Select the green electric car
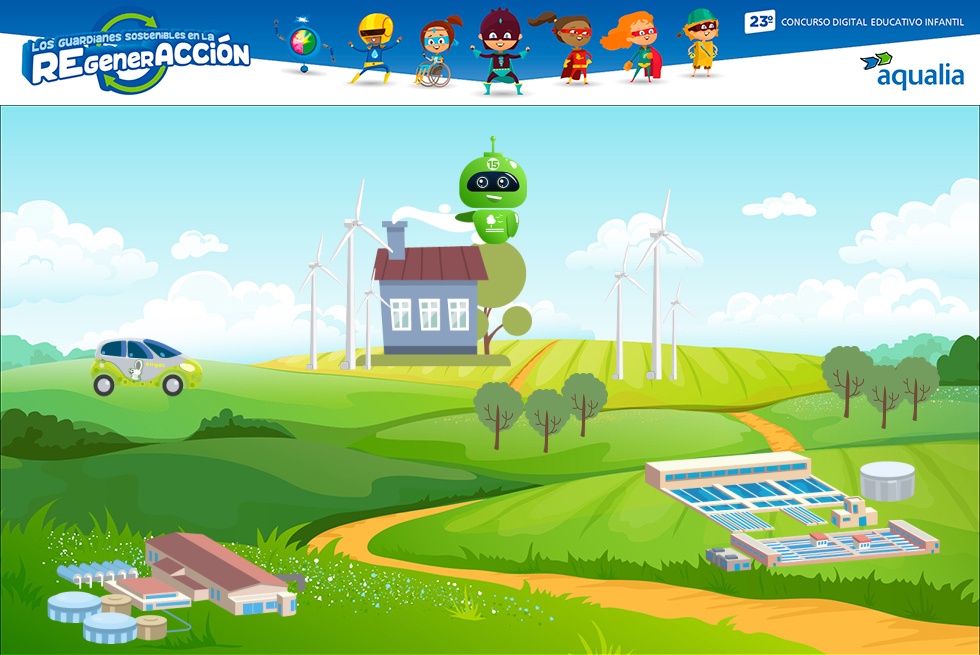This screenshot has width=980, height=655. point(147,366)
